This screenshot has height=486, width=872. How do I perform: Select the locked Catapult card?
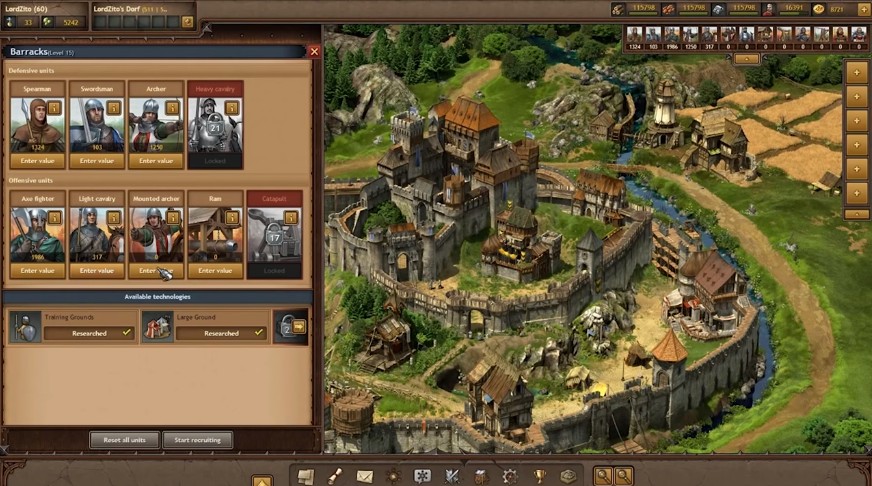(x=274, y=235)
